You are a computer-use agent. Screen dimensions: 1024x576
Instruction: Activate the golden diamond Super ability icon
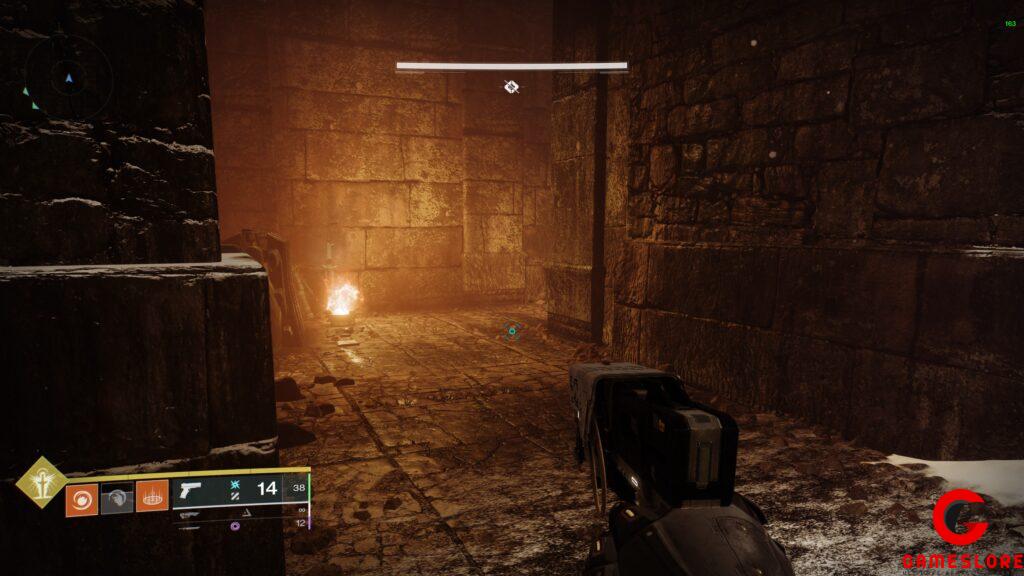tap(43, 482)
